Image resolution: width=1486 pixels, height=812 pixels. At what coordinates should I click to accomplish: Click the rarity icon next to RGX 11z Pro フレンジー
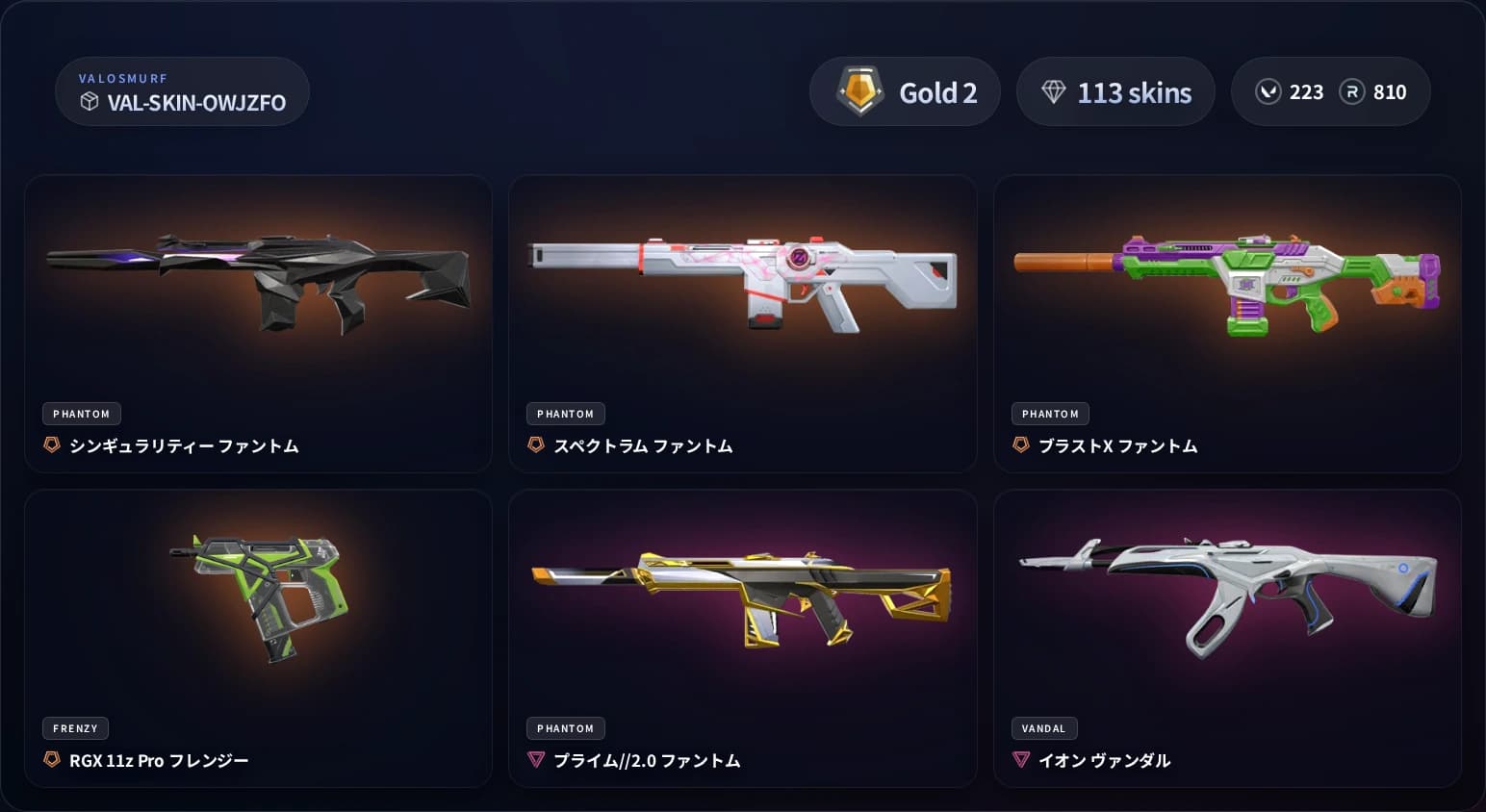(51, 760)
